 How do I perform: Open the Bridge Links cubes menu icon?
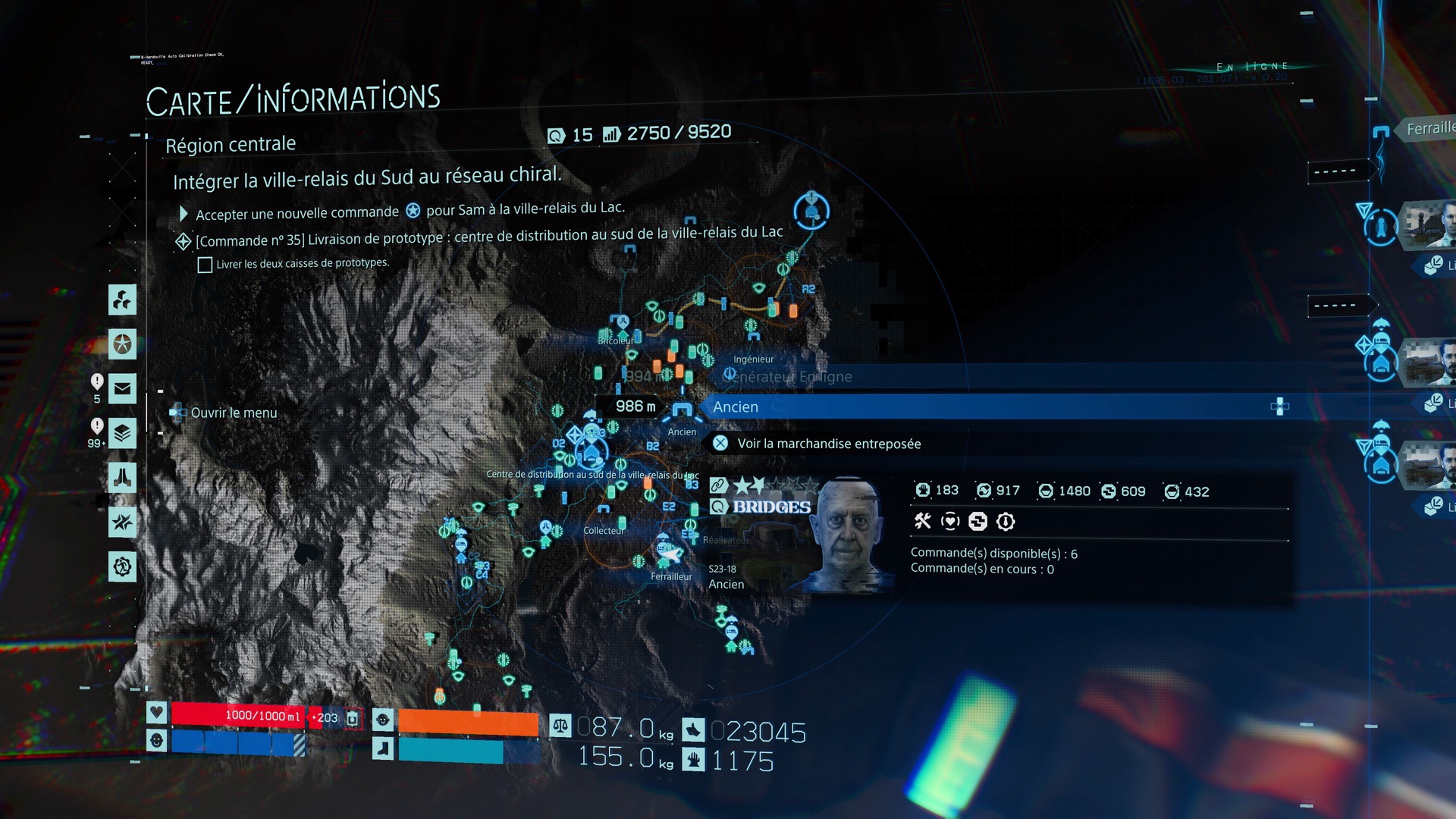tap(122, 300)
